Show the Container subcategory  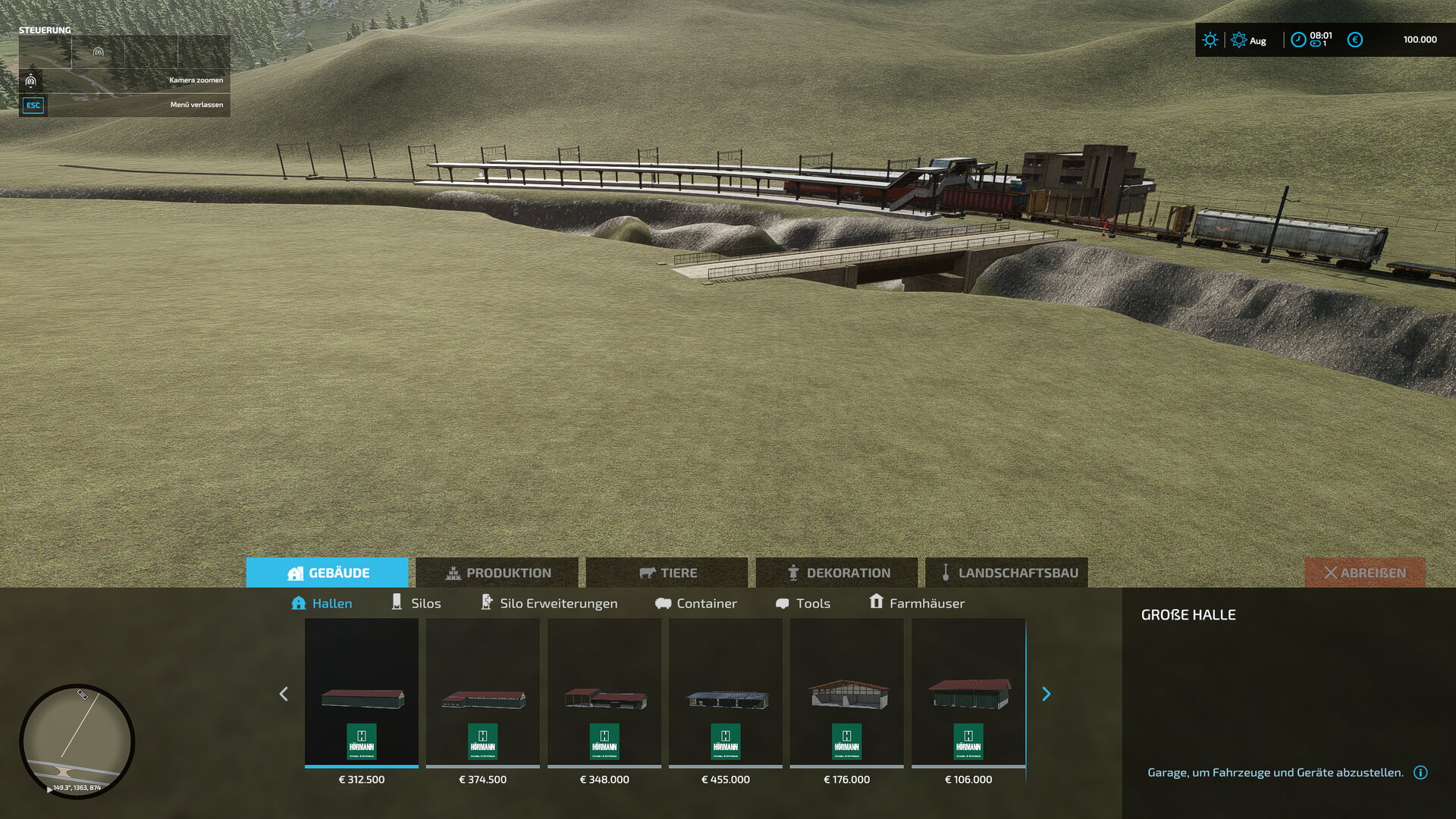point(696,603)
